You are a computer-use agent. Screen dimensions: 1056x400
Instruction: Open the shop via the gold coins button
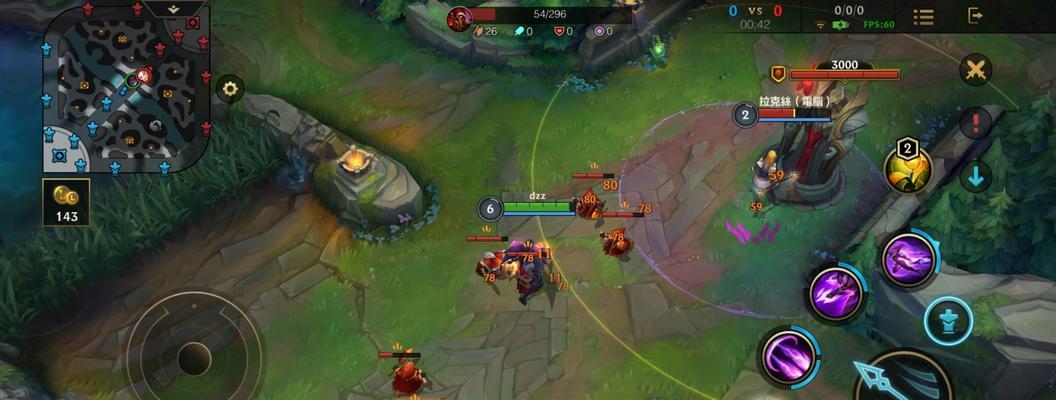66,201
